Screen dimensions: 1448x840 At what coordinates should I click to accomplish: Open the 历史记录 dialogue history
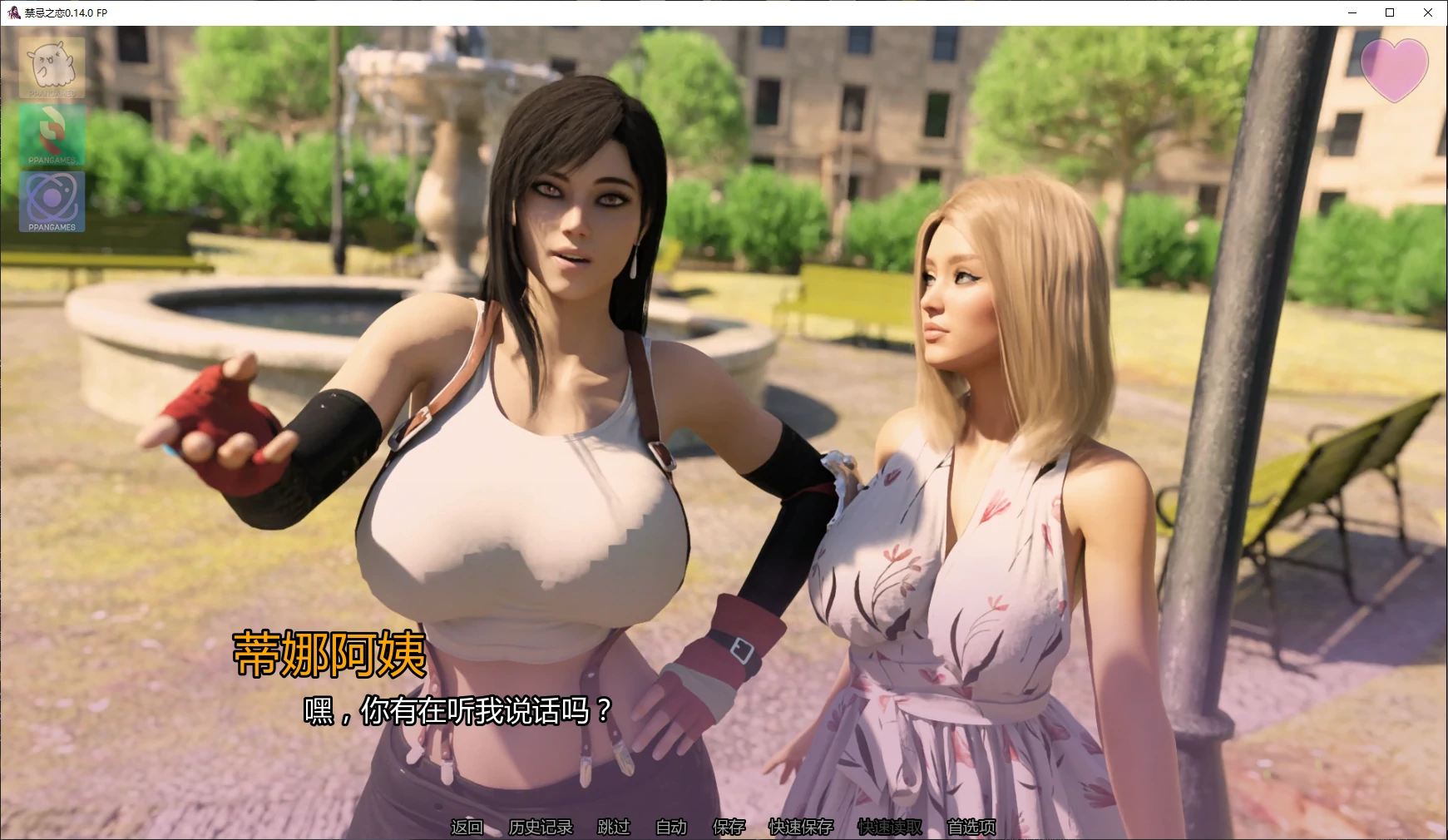click(x=539, y=828)
